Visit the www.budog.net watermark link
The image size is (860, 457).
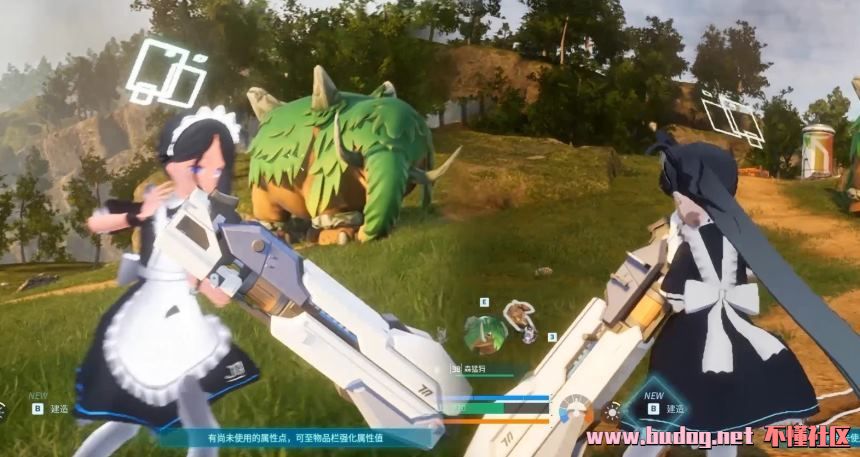click(x=669, y=437)
